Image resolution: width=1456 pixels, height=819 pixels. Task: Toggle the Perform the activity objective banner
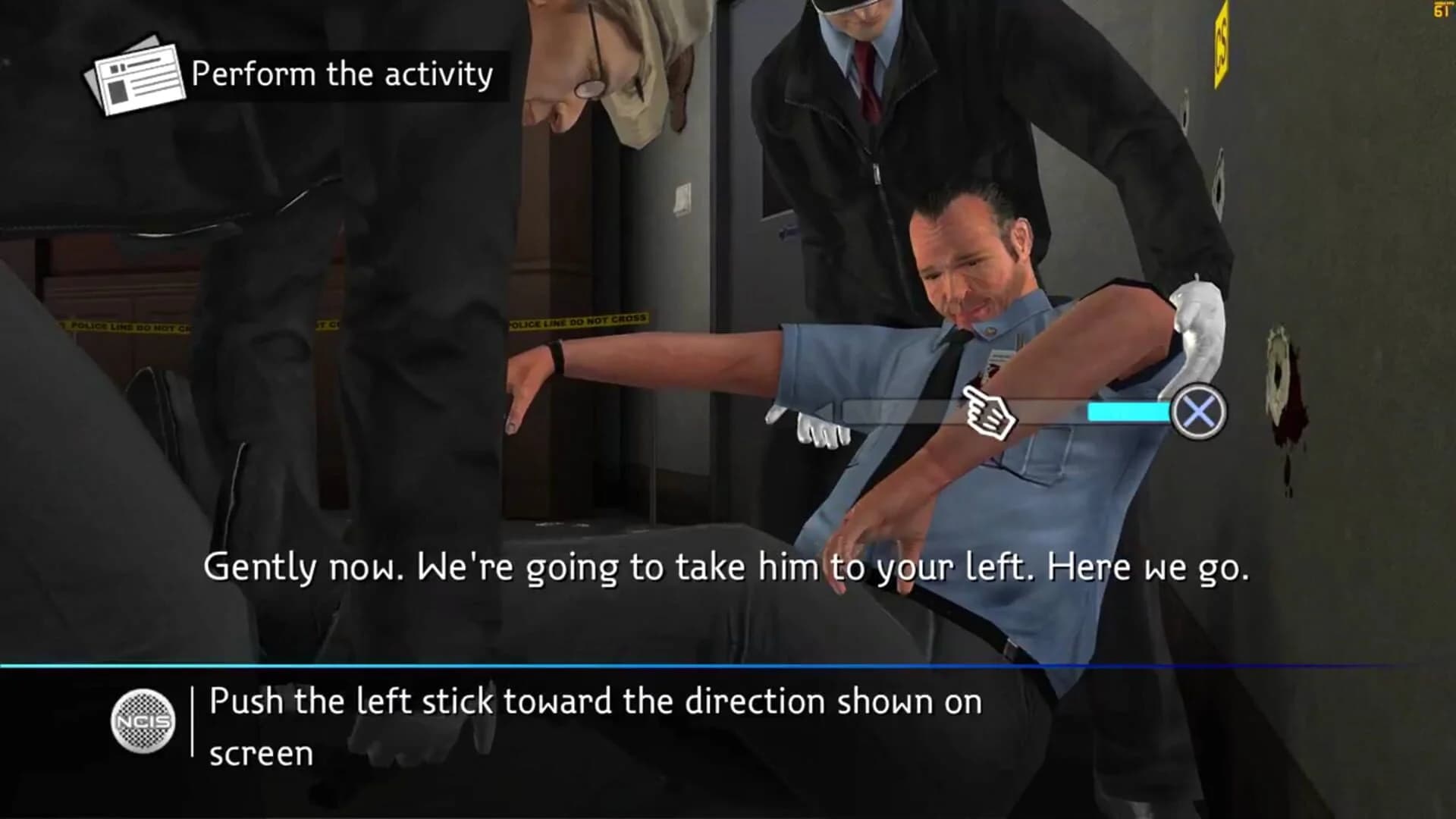coord(339,75)
